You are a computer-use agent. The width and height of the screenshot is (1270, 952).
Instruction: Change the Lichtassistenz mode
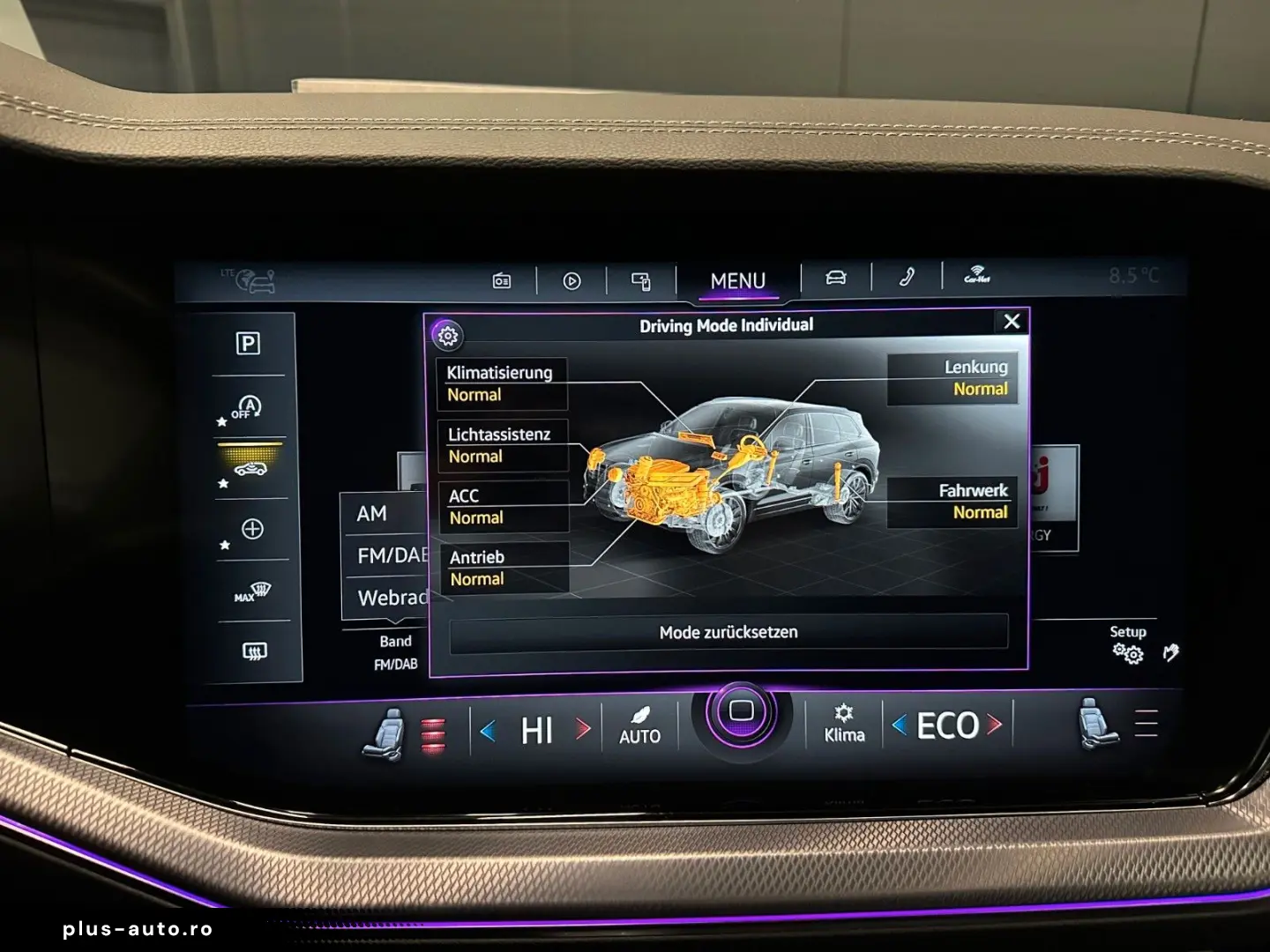tap(503, 445)
